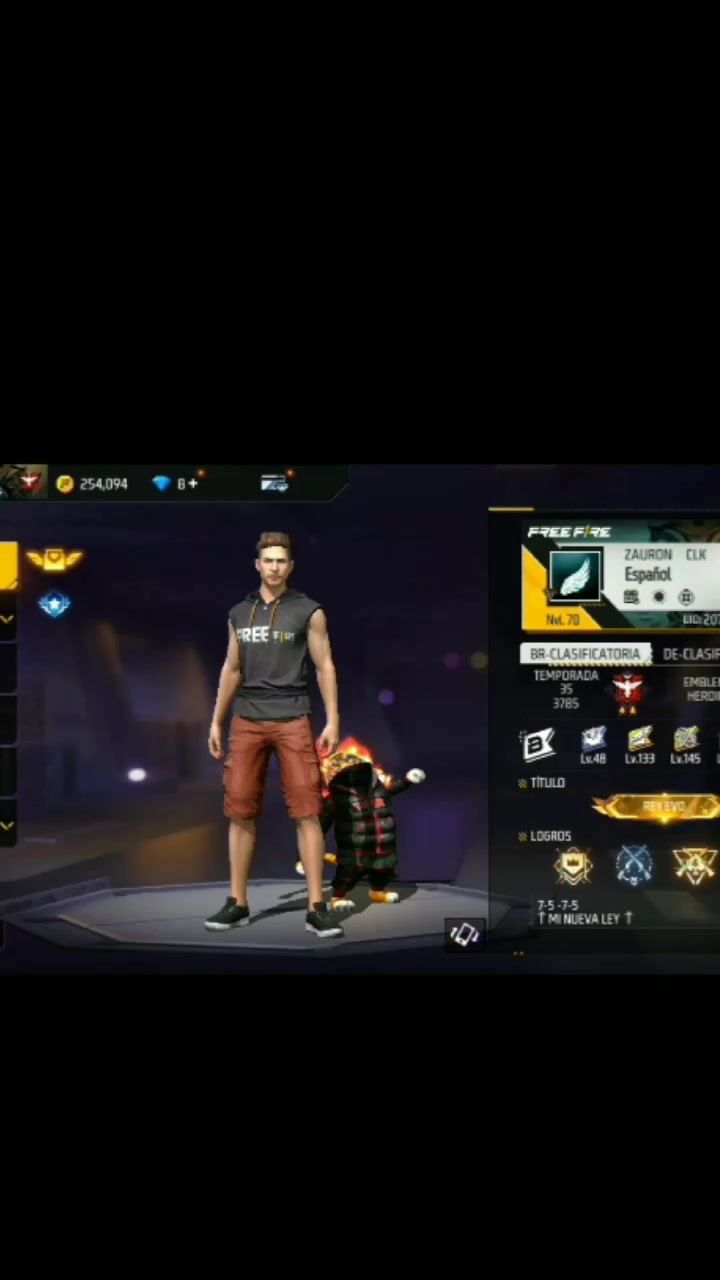View the blue crossed-guns achievement badge
The height and width of the screenshot is (1280, 720).
coord(634,866)
